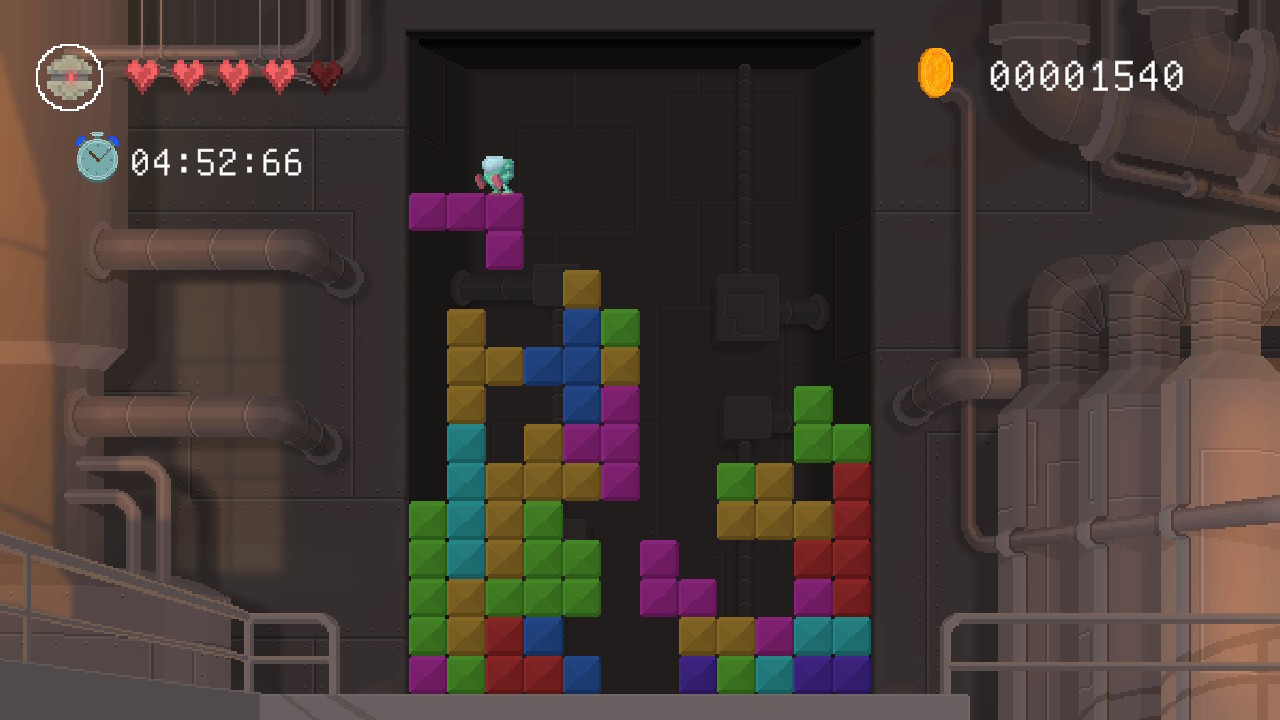Select the stopwatch timer icon

[x=95, y=156]
